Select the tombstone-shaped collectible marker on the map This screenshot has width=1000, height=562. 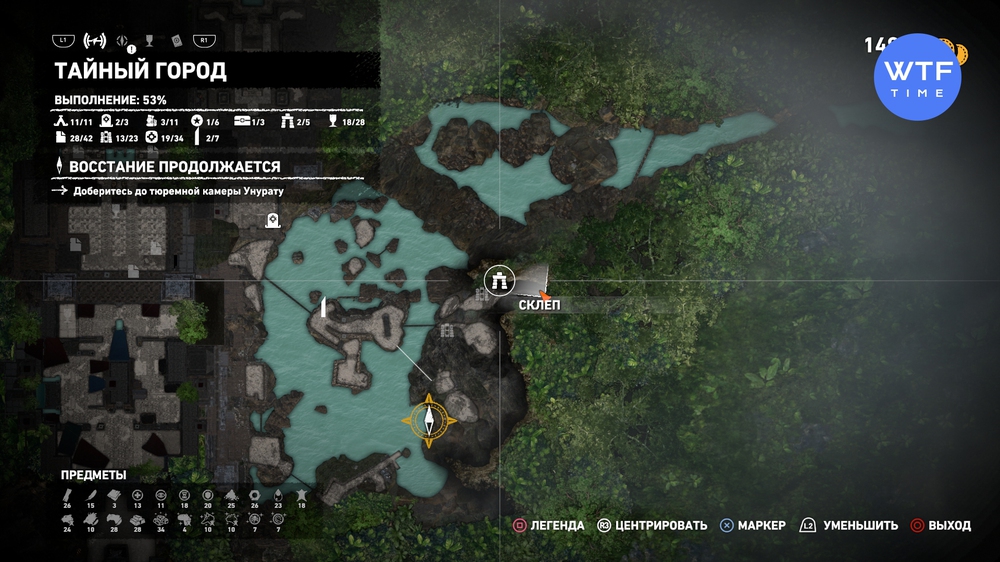[271, 220]
